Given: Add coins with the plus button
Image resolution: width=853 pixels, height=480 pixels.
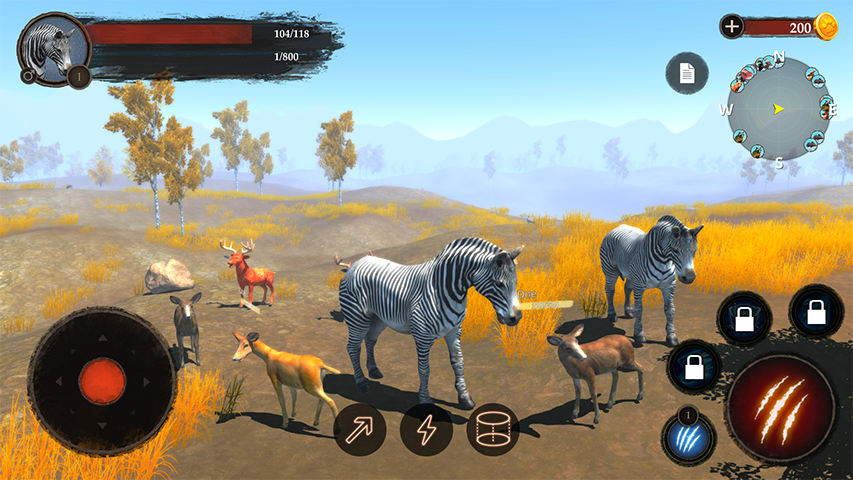Looking at the screenshot, I should [x=732, y=27].
